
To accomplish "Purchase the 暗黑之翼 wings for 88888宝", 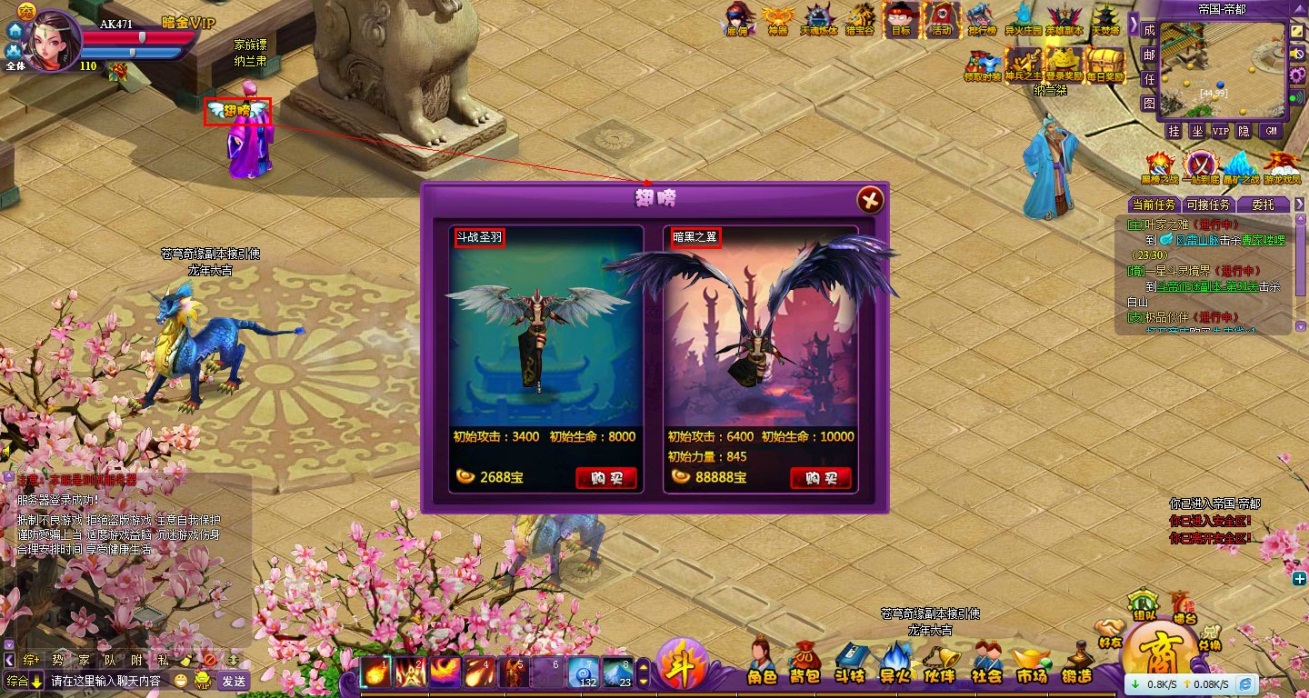I will click(820, 478).
